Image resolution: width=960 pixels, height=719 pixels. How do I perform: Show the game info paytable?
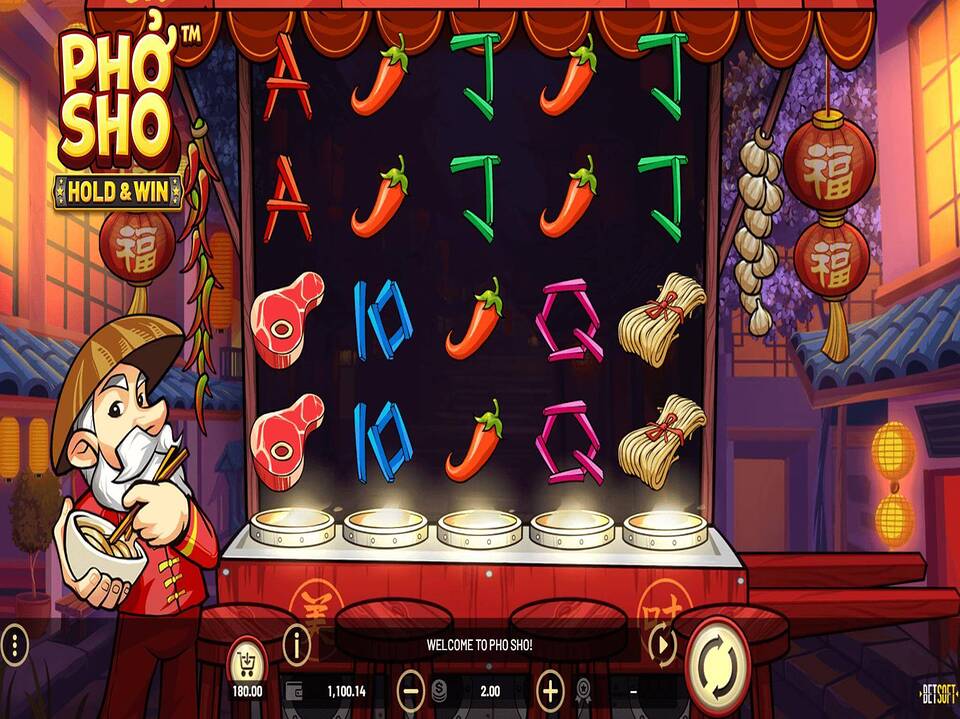click(296, 645)
